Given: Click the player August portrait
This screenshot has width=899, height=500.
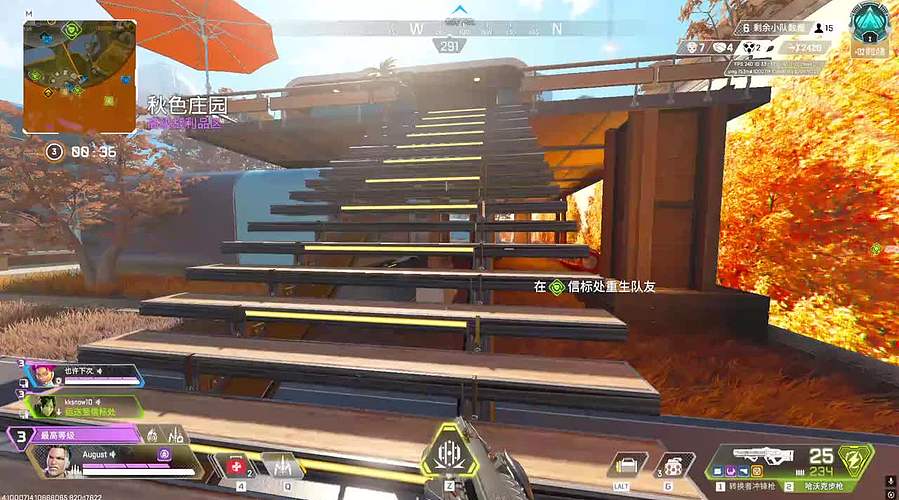Looking at the screenshot, I should 58,461.
